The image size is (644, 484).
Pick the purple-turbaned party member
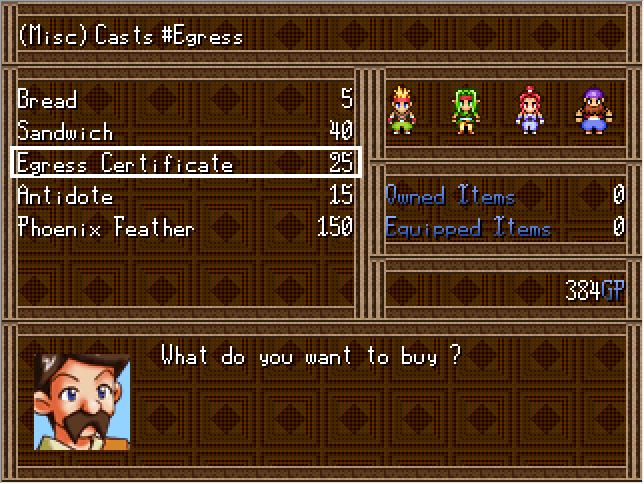click(x=591, y=109)
